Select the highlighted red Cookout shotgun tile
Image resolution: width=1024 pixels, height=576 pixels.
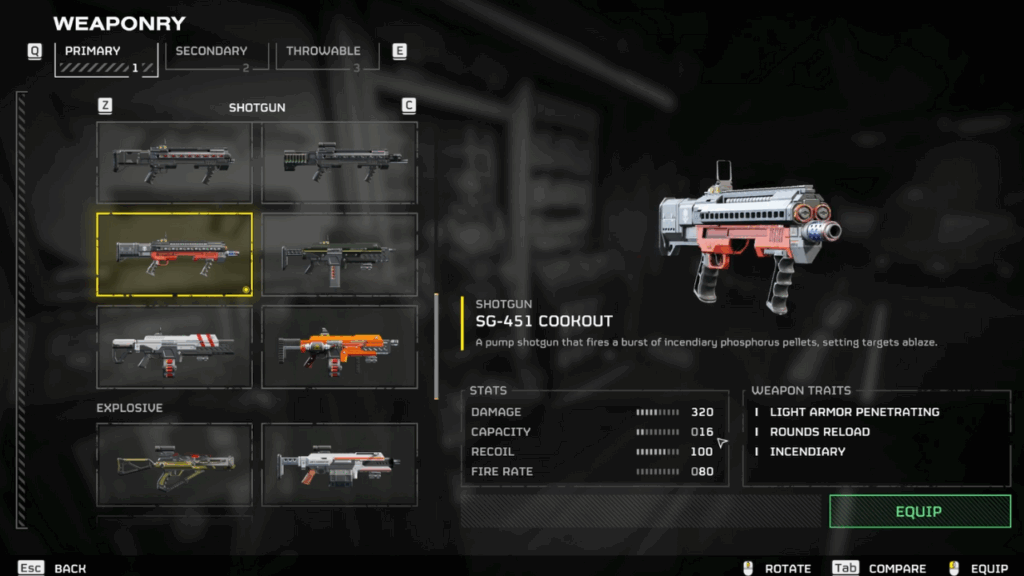click(174, 254)
